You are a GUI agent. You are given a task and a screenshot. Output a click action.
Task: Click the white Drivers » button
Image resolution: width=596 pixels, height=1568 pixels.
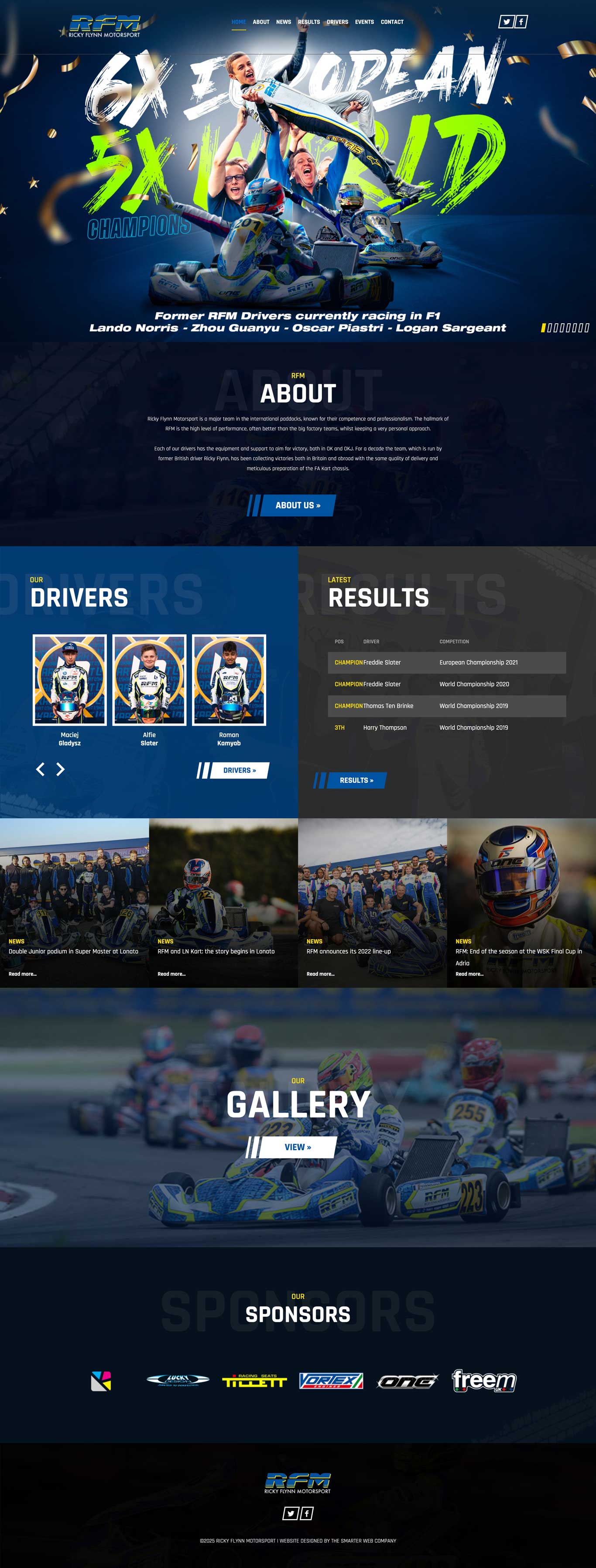(239, 771)
